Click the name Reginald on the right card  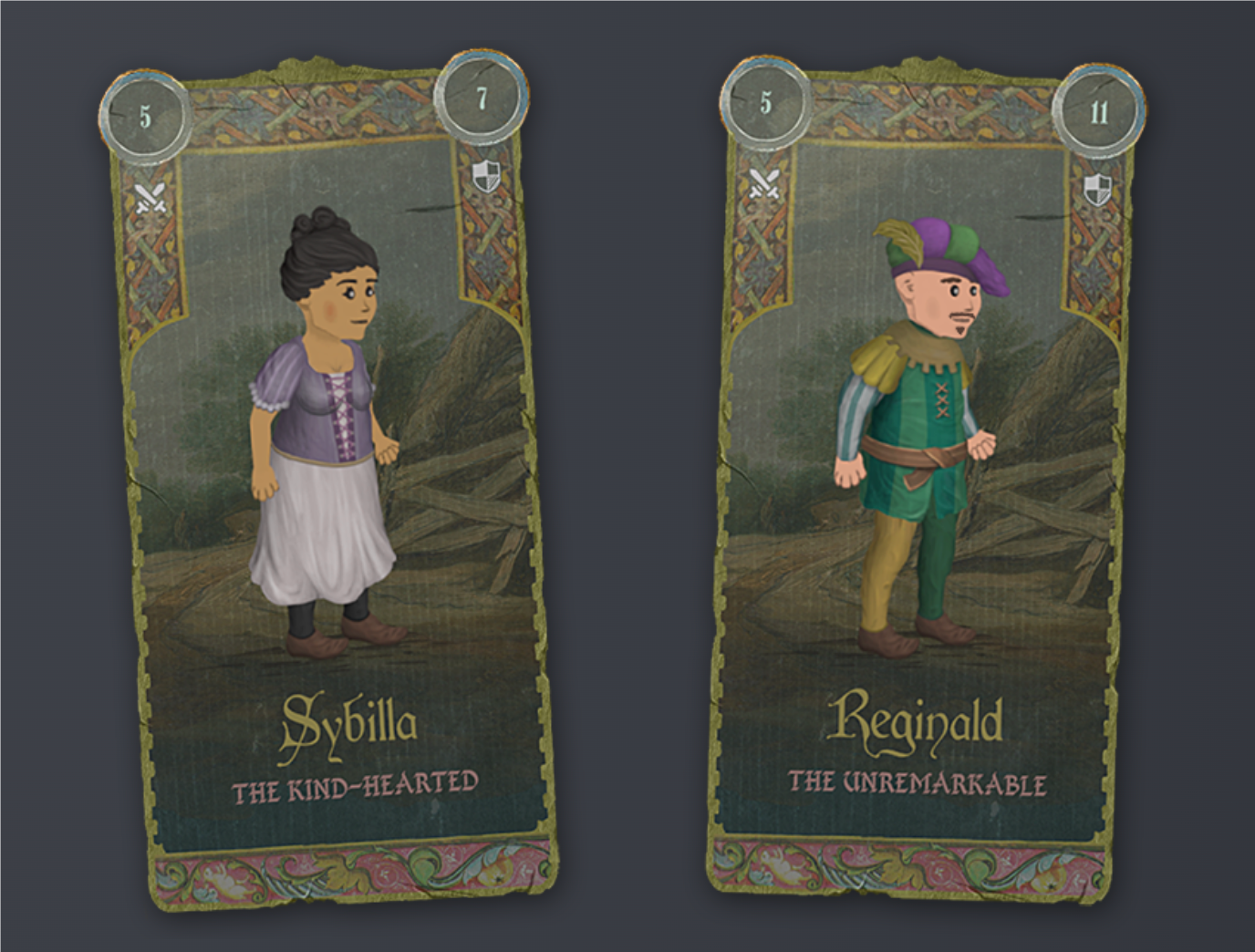pos(915,722)
